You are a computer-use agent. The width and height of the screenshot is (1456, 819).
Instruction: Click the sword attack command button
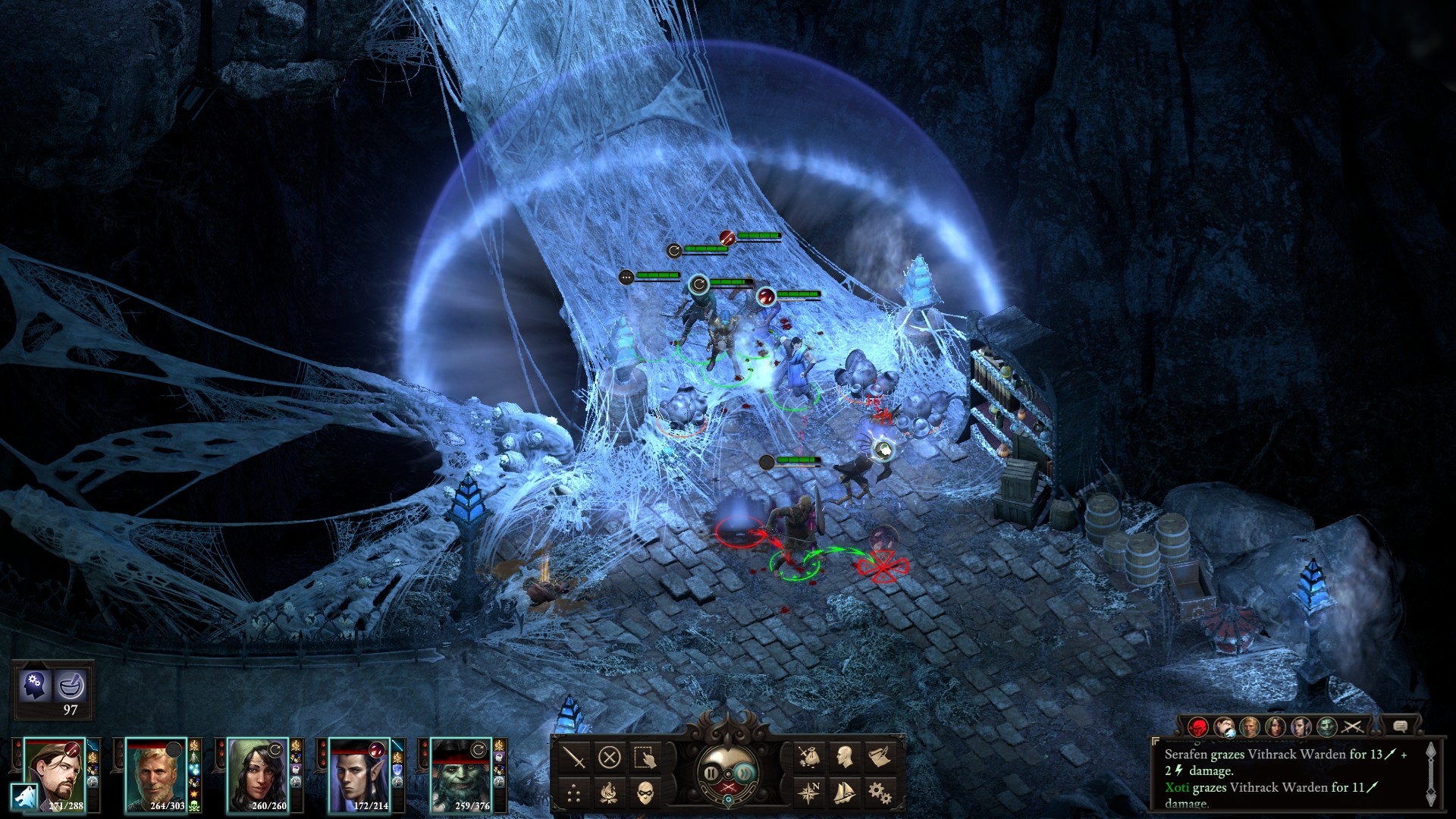(576, 758)
